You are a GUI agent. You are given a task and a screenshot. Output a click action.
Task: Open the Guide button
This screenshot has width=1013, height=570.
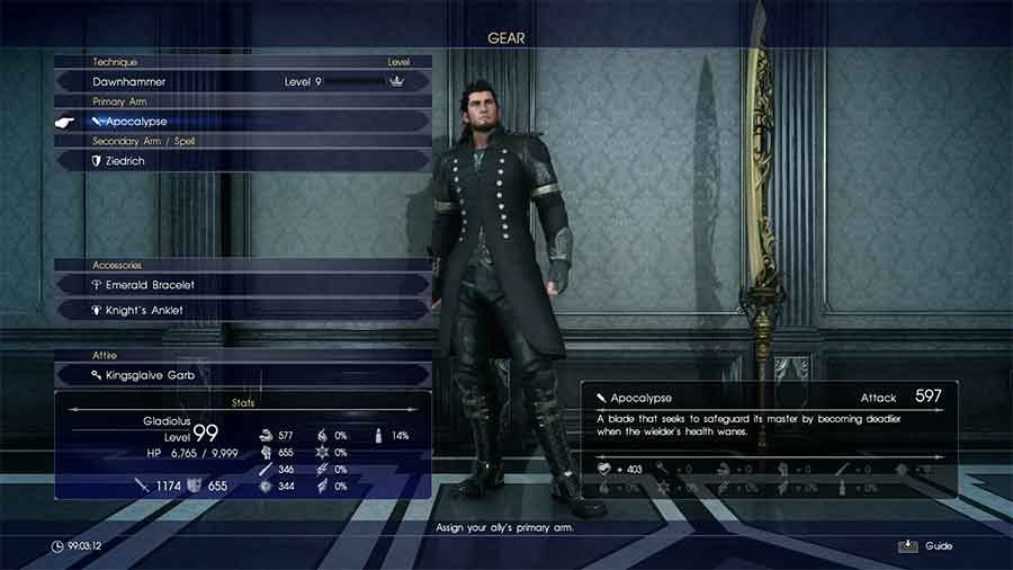(x=927, y=546)
